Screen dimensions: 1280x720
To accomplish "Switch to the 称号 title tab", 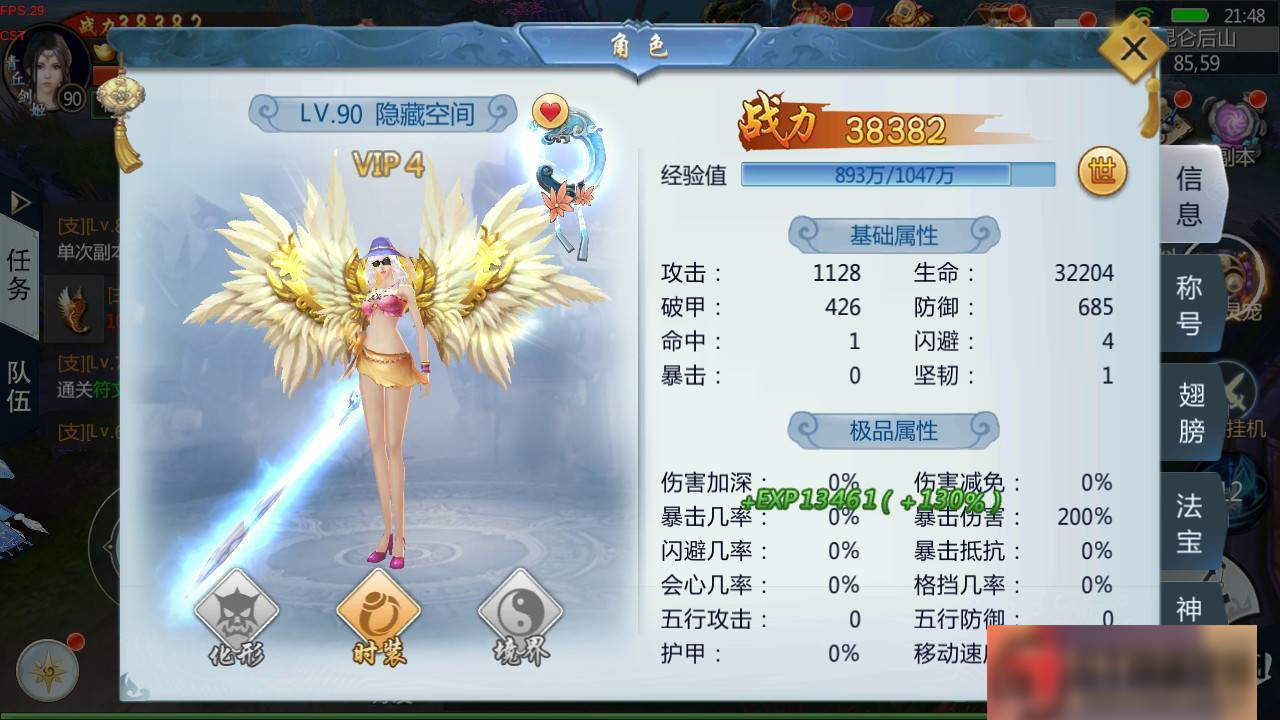I will (1190, 303).
